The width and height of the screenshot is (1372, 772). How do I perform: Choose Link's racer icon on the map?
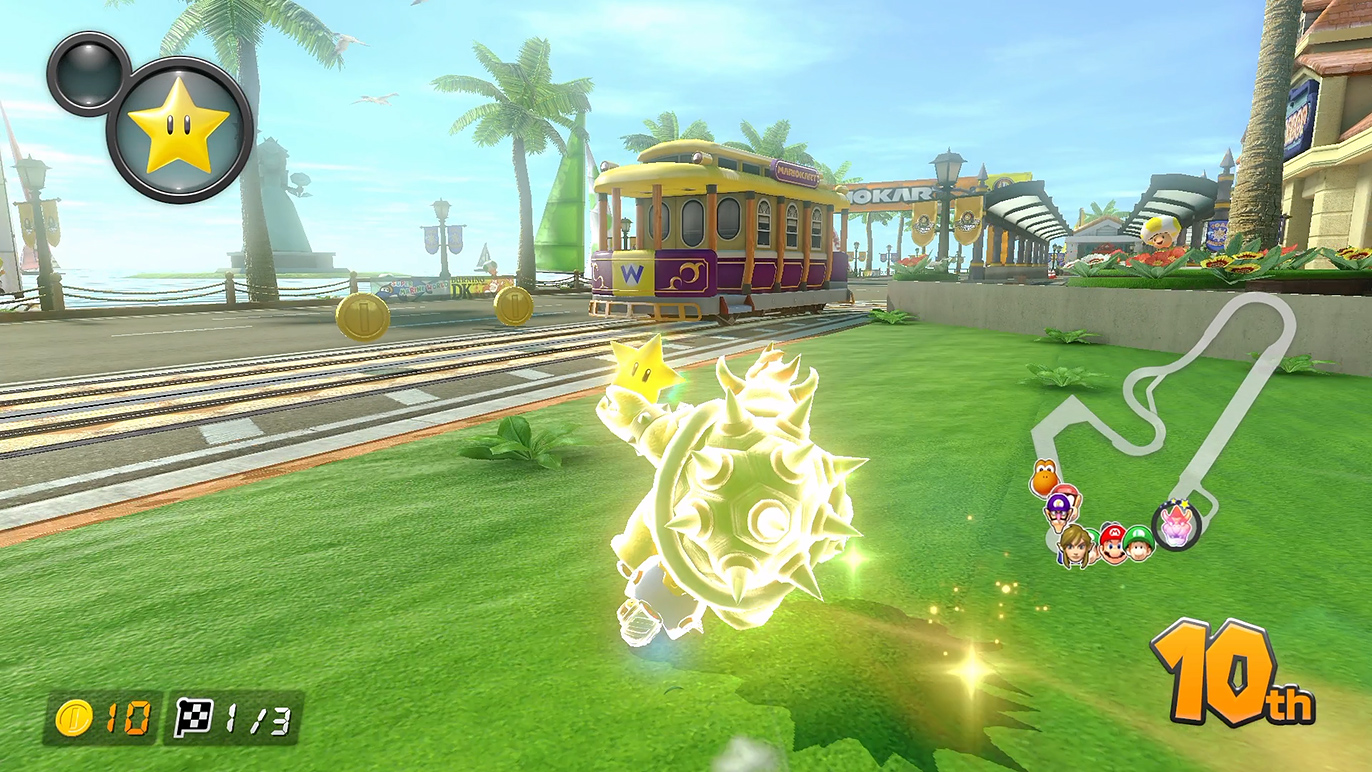[x=1076, y=545]
